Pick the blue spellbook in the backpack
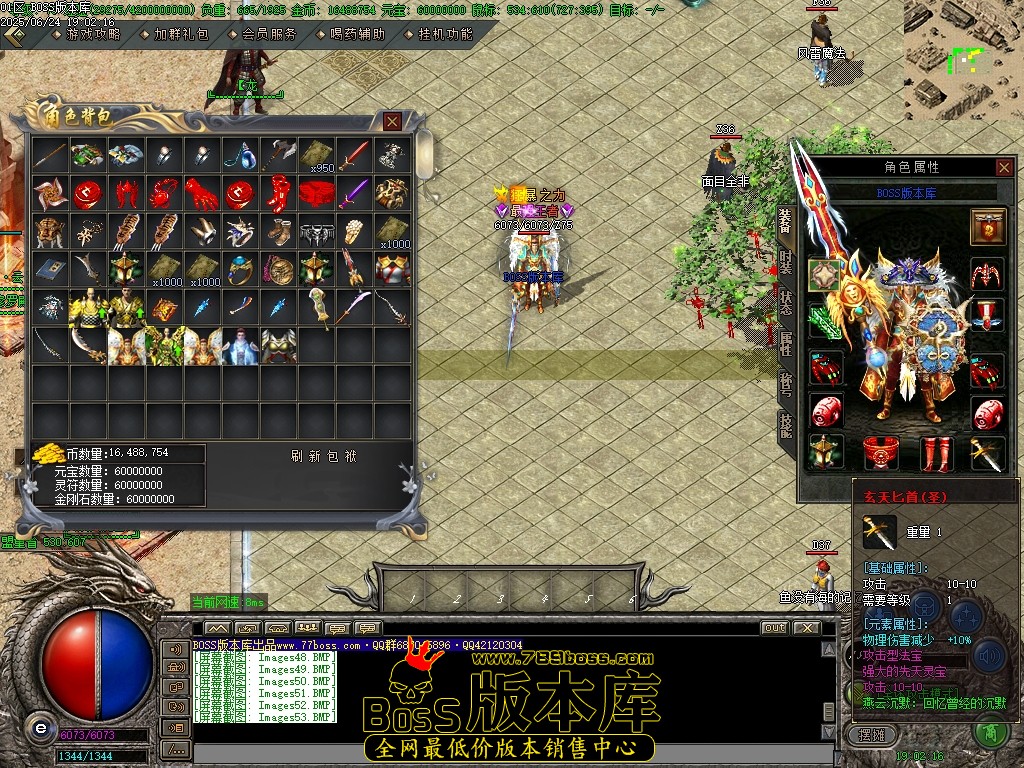1024x768 pixels. coord(49,268)
